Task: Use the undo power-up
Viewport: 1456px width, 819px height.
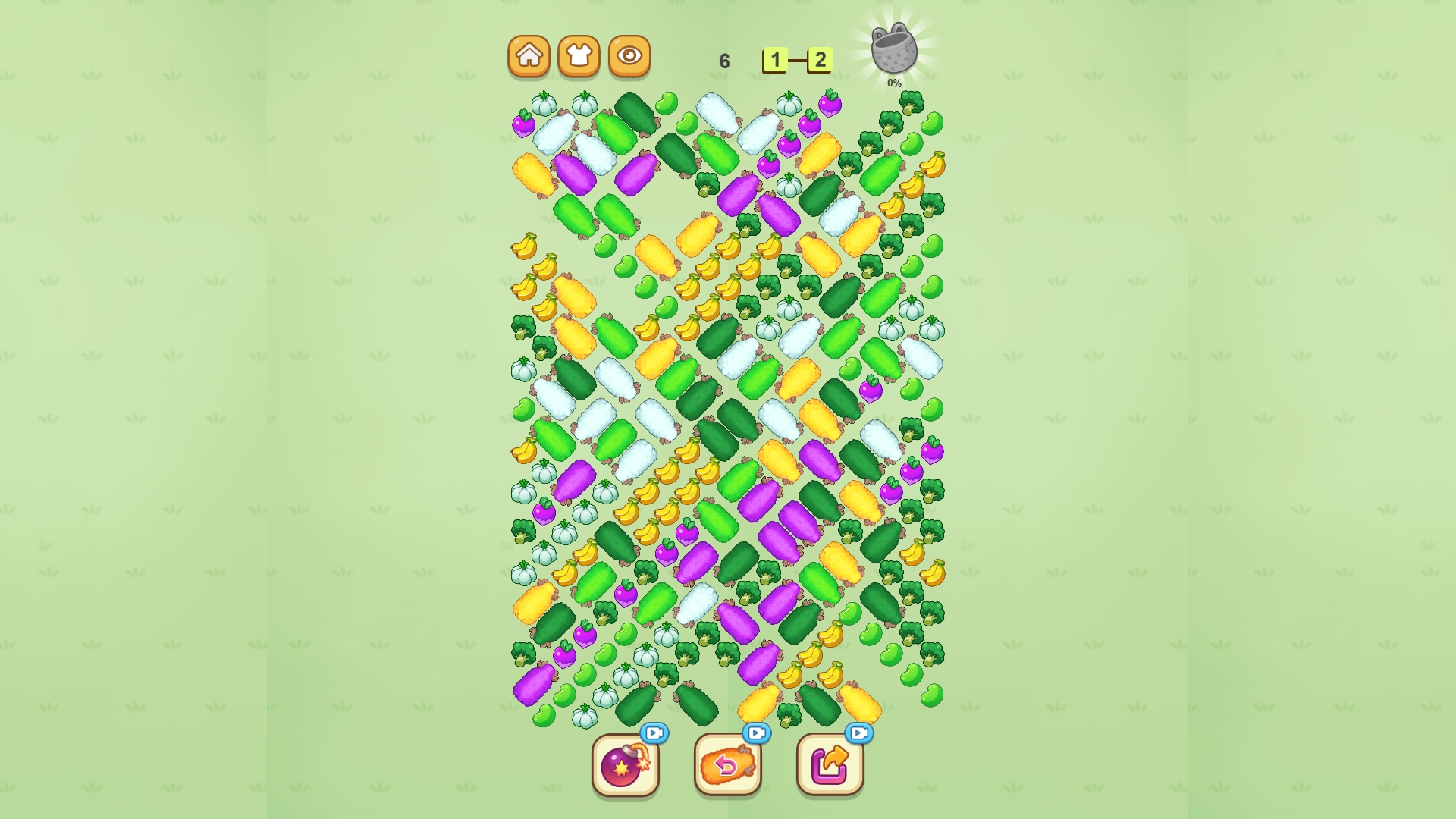Action: (729, 766)
